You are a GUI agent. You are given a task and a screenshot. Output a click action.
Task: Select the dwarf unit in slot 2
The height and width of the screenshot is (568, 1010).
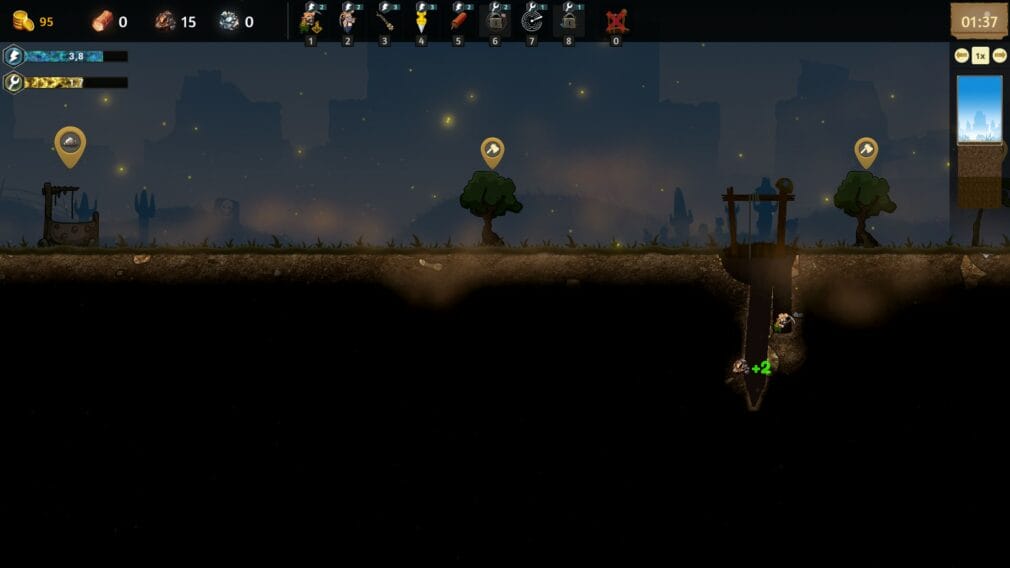(348, 21)
